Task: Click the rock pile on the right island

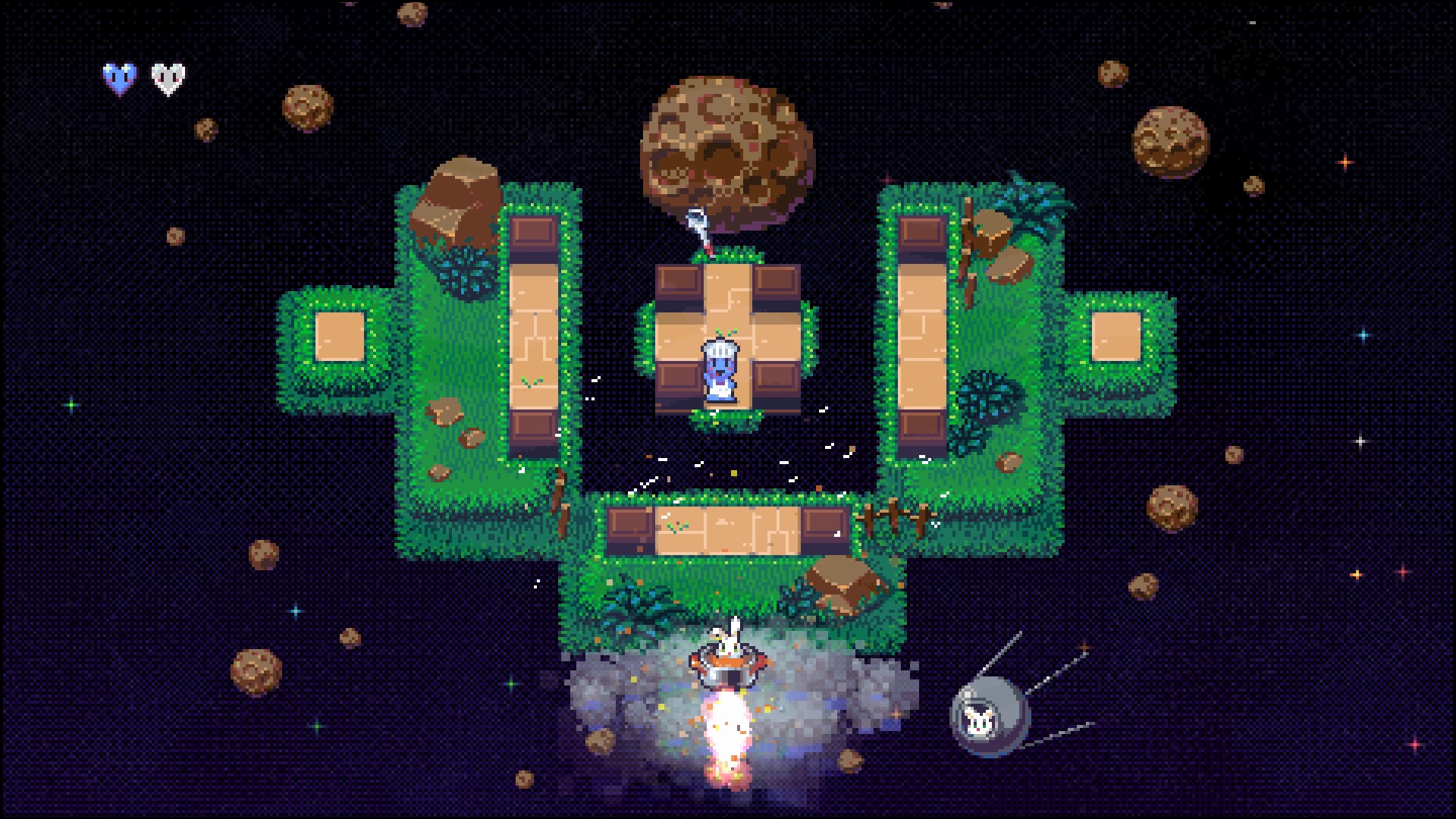Action: tap(1001, 243)
